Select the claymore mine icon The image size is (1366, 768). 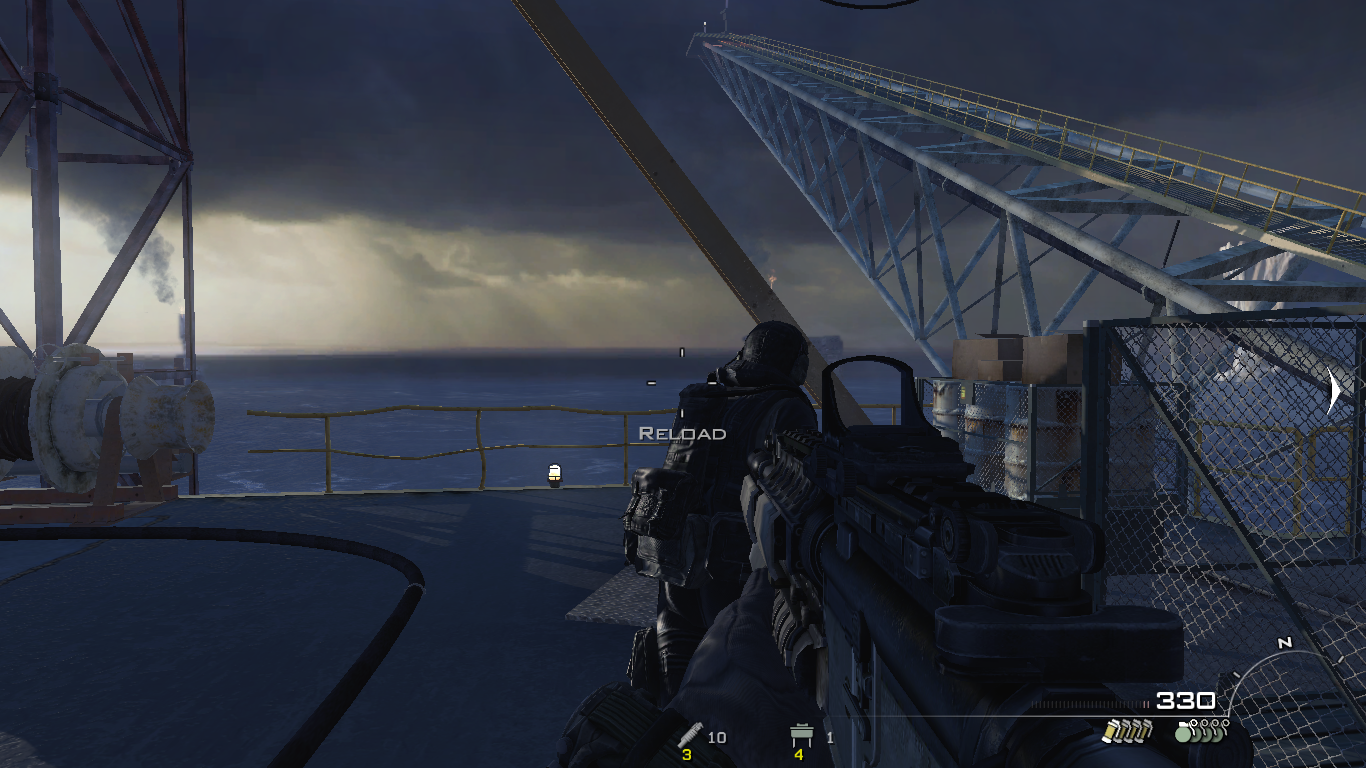pyautogui.click(x=798, y=737)
